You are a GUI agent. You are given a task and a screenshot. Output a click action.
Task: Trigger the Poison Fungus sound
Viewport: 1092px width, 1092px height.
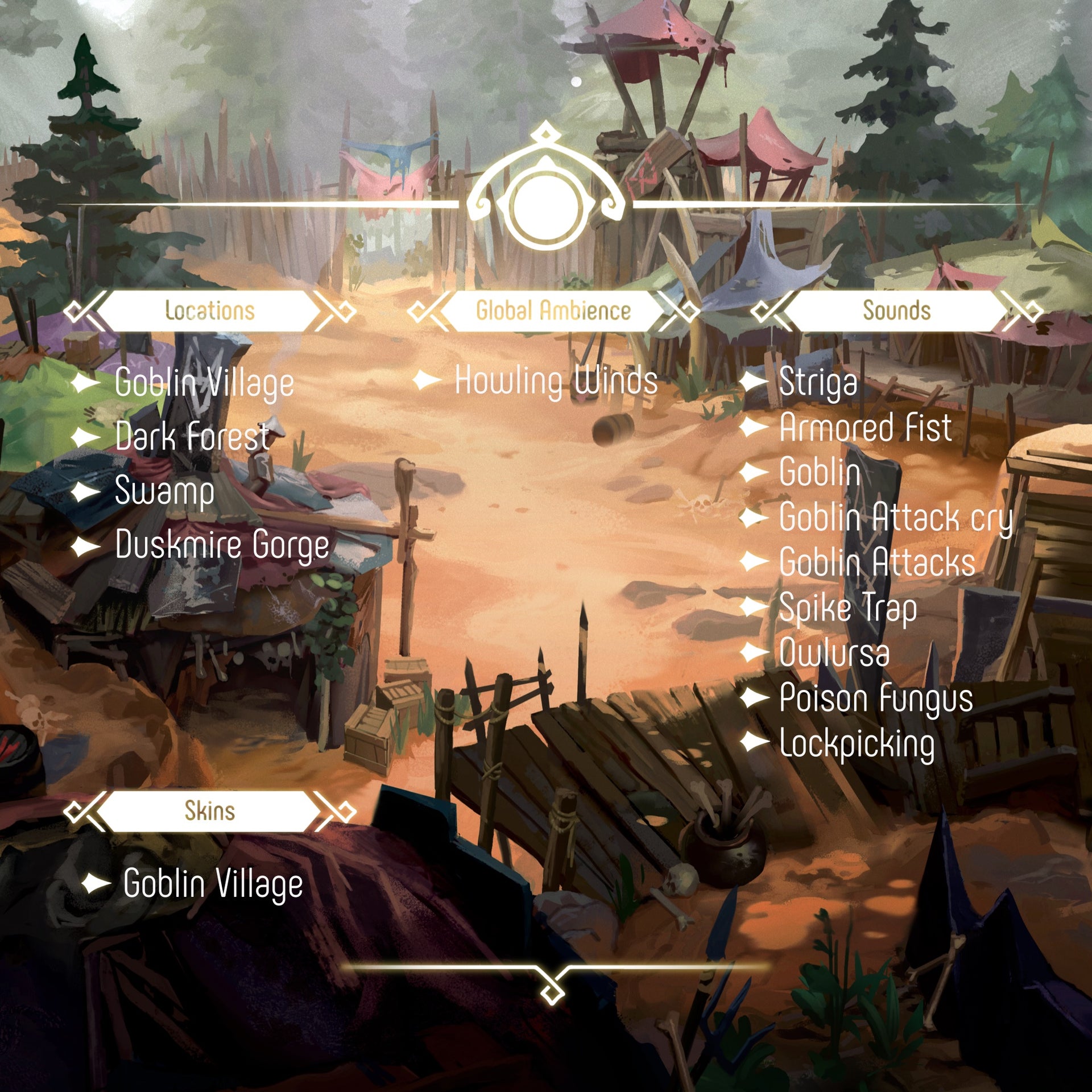click(x=876, y=698)
